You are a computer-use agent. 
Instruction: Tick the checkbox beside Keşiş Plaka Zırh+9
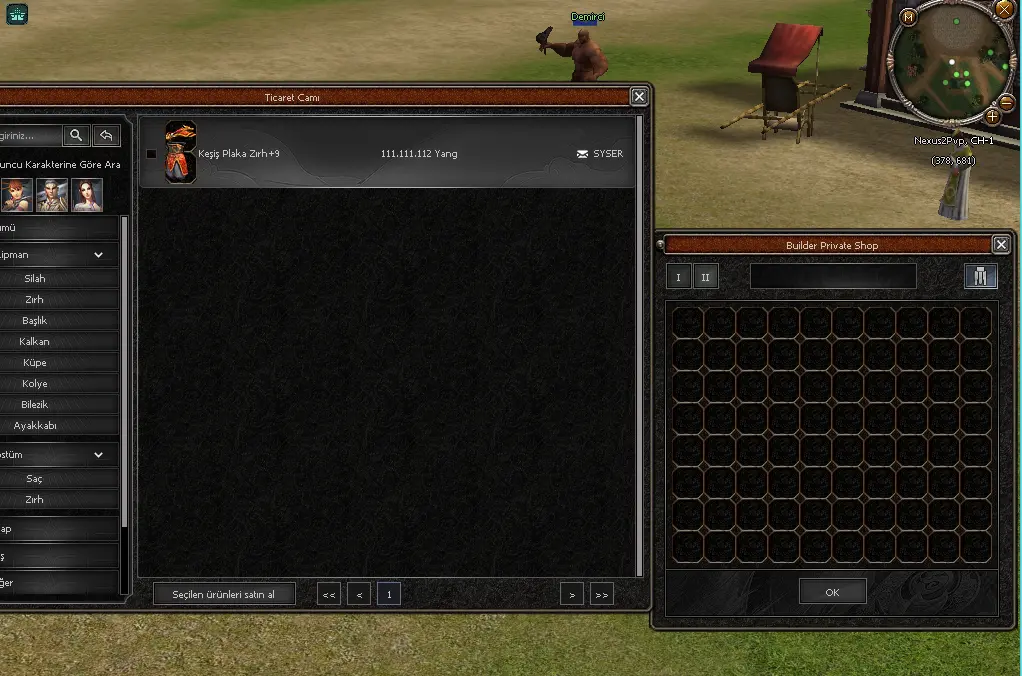[x=151, y=154]
